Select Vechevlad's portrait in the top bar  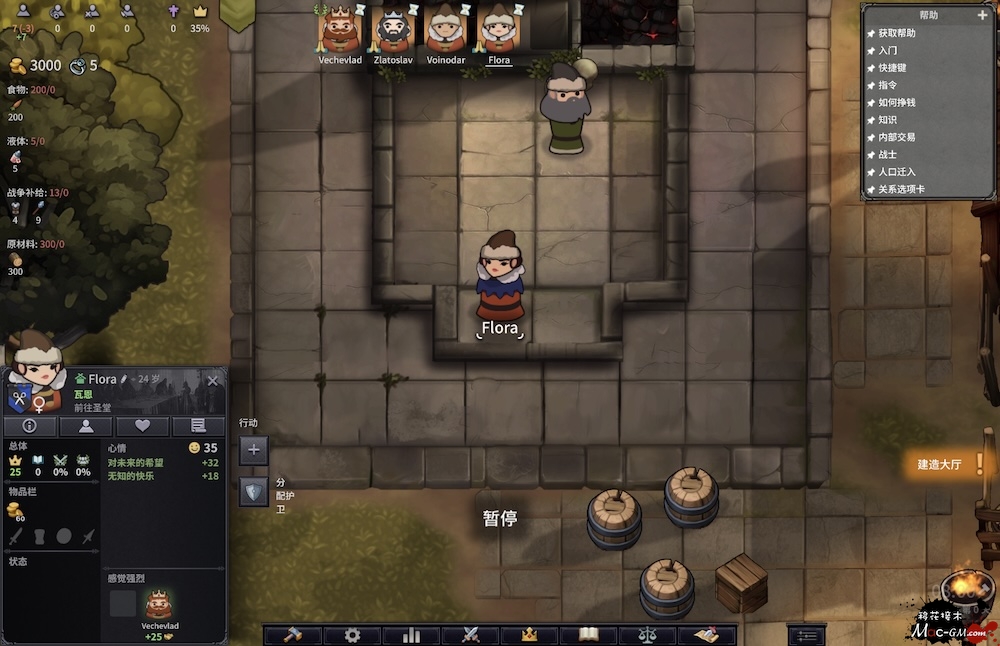[339, 28]
